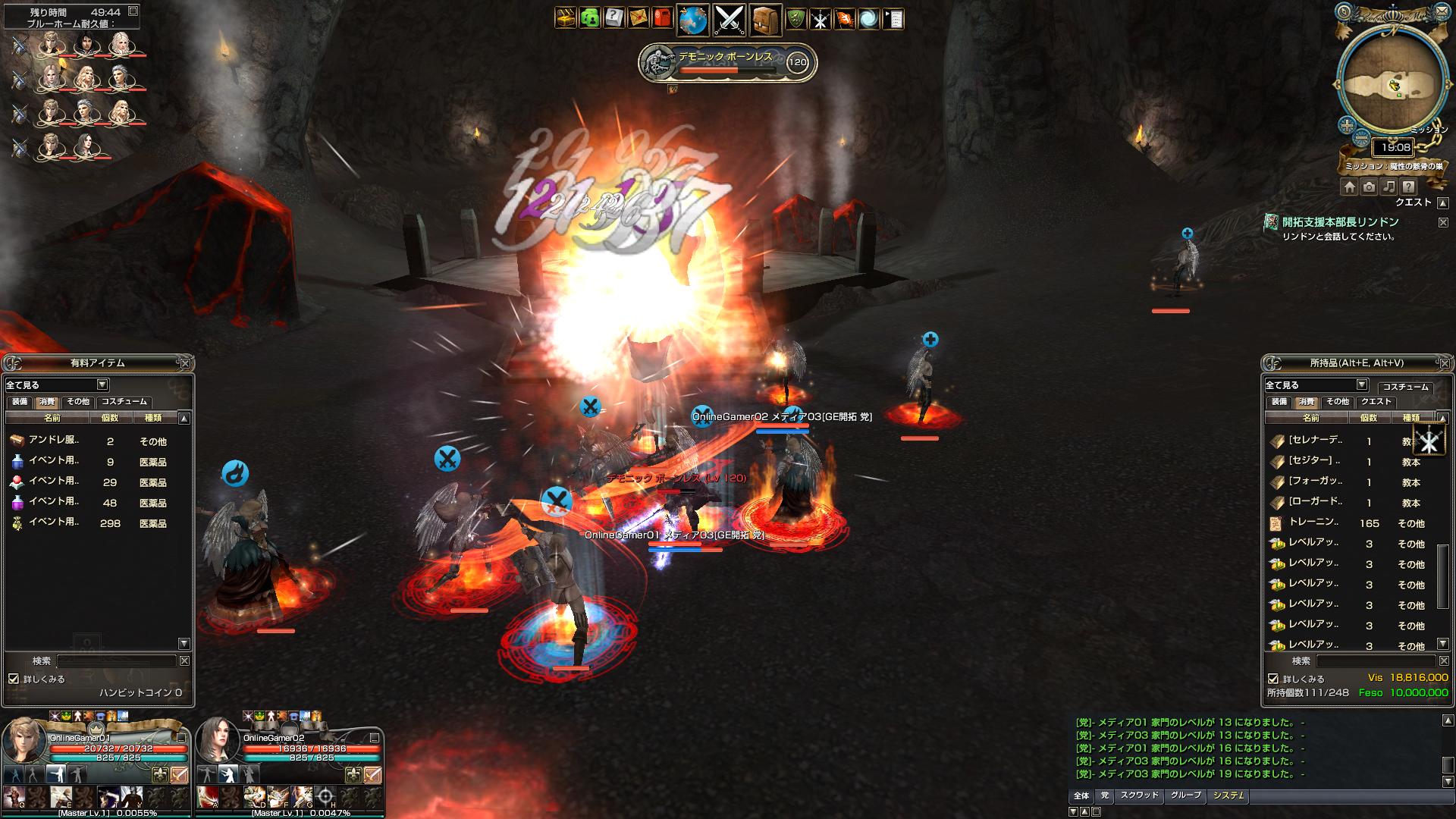The width and height of the screenshot is (1456, 819).
Task: Close the リンドン quest tracker entry
Action: pyautogui.click(x=1443, y=222)
